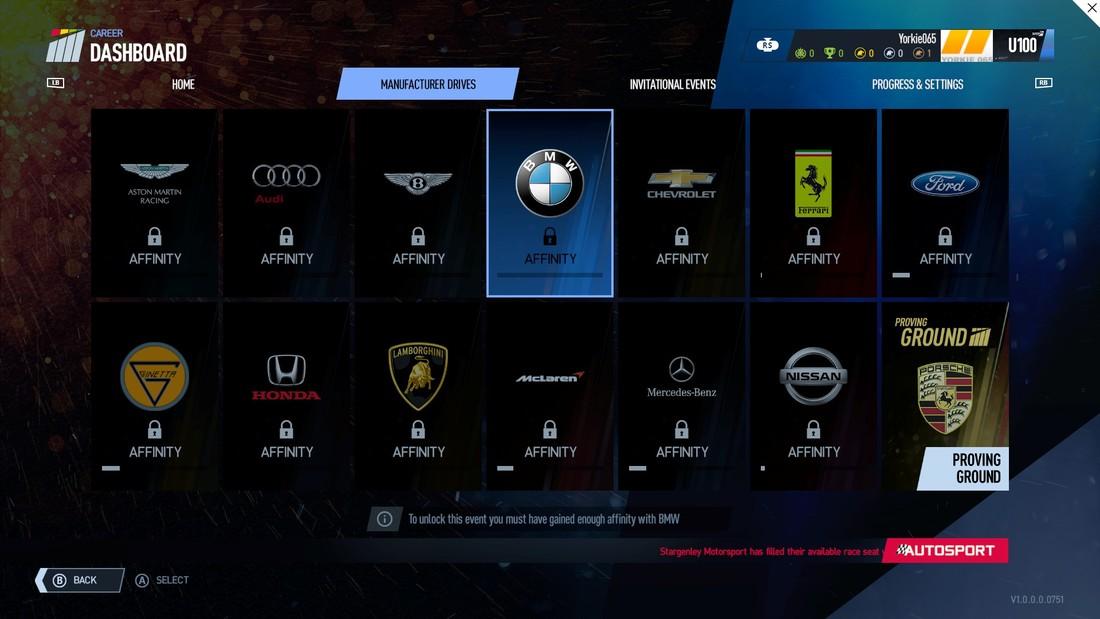The image size is (1100, 619).
Task: Choose the Mercedes-Benz manufacturer tile
Action: (x=682, y=397)
